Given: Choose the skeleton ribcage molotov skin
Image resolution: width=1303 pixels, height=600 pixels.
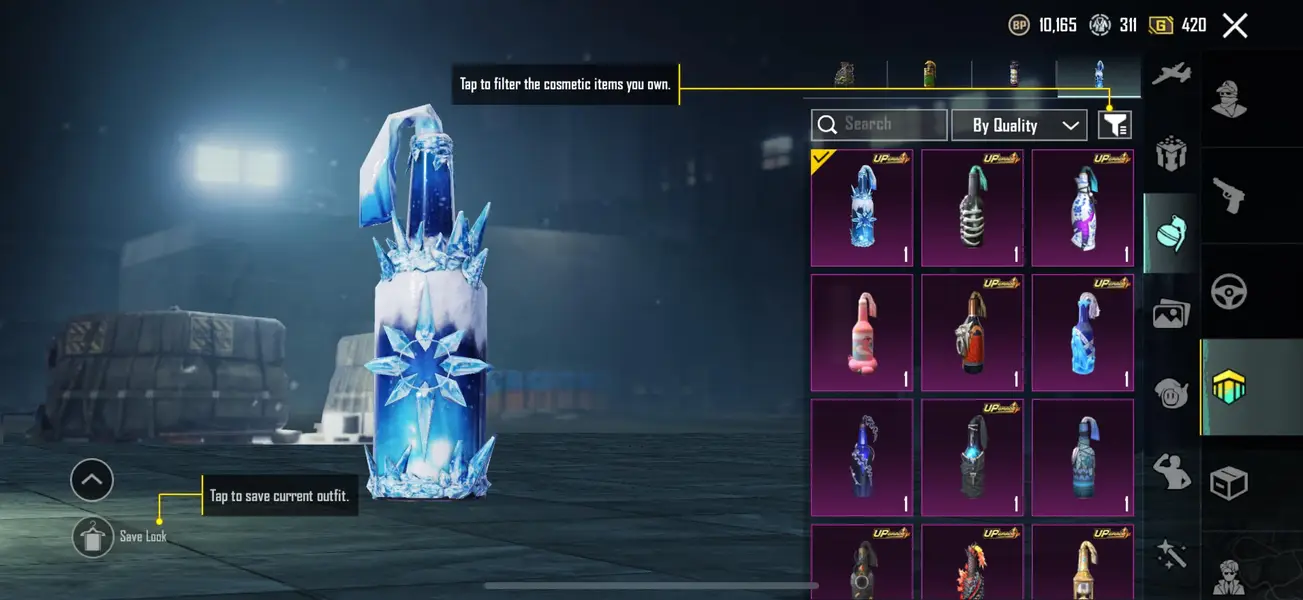Looking at the screenshot, I should click(972, 208).
